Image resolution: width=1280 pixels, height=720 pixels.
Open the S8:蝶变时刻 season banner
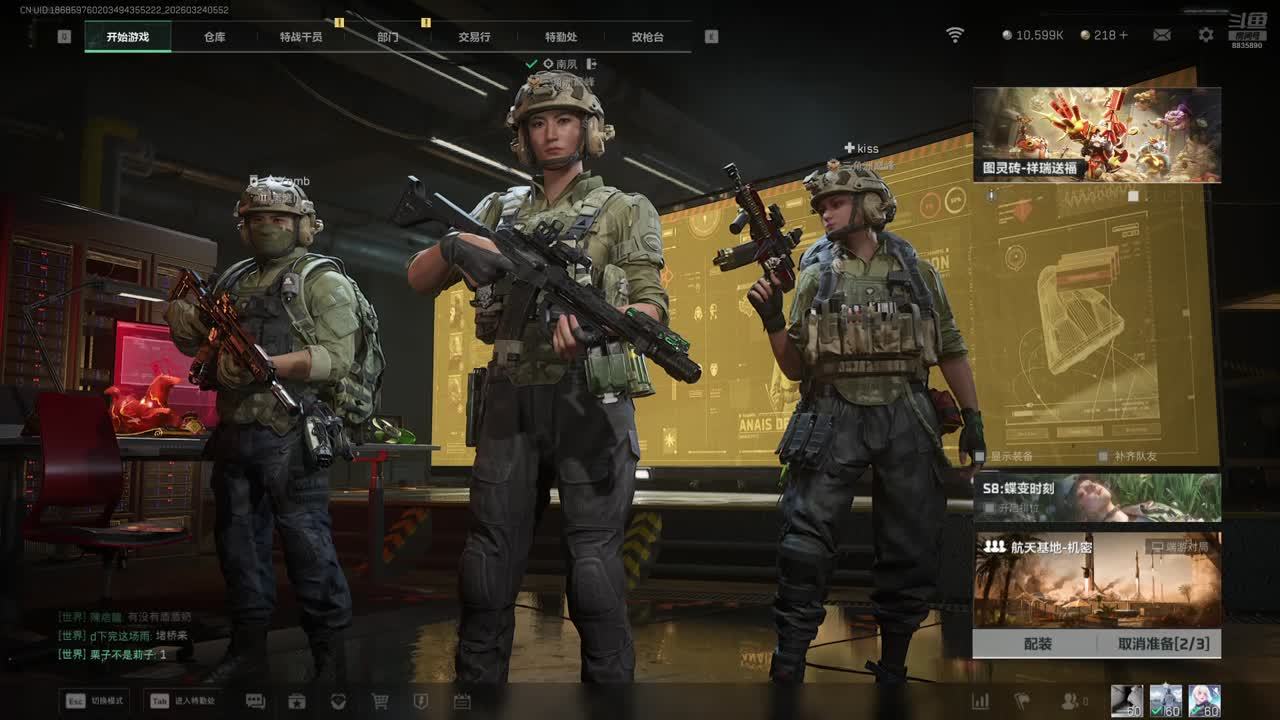point(1097,497)
